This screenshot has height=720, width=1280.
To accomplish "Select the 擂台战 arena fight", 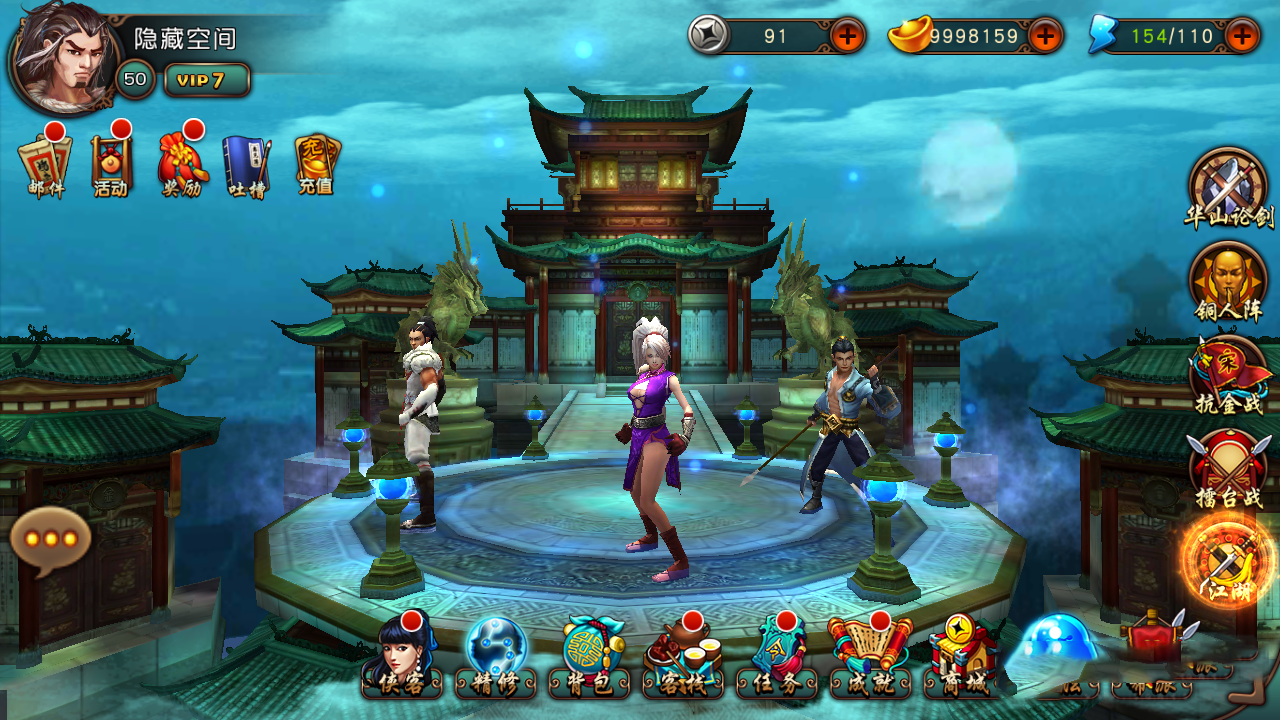I will [1228, 467].
